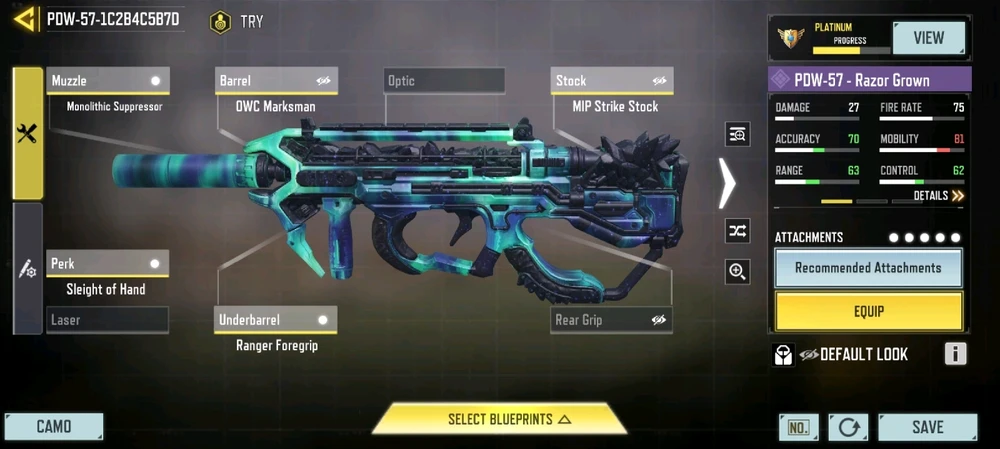This screenshot has width=1000, height=449.
Task: Select the Rear Grip slot
Action: tap(612, 320)
